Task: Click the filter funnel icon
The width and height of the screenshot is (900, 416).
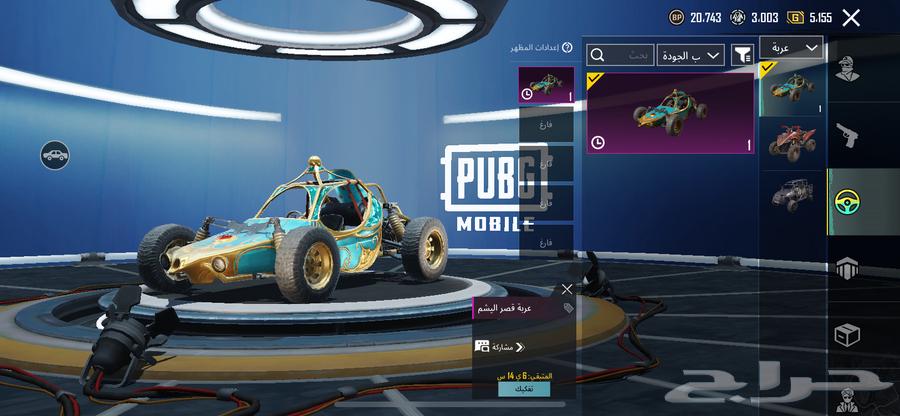Action: [742, 55]
